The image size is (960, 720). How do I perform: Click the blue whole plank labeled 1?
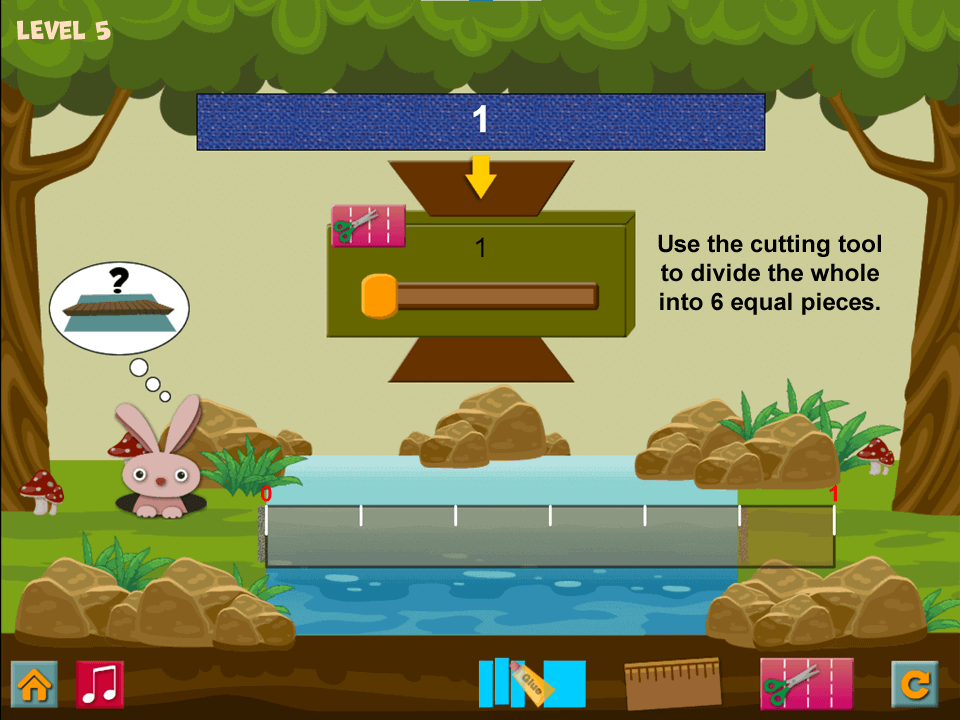click(480, 122)
